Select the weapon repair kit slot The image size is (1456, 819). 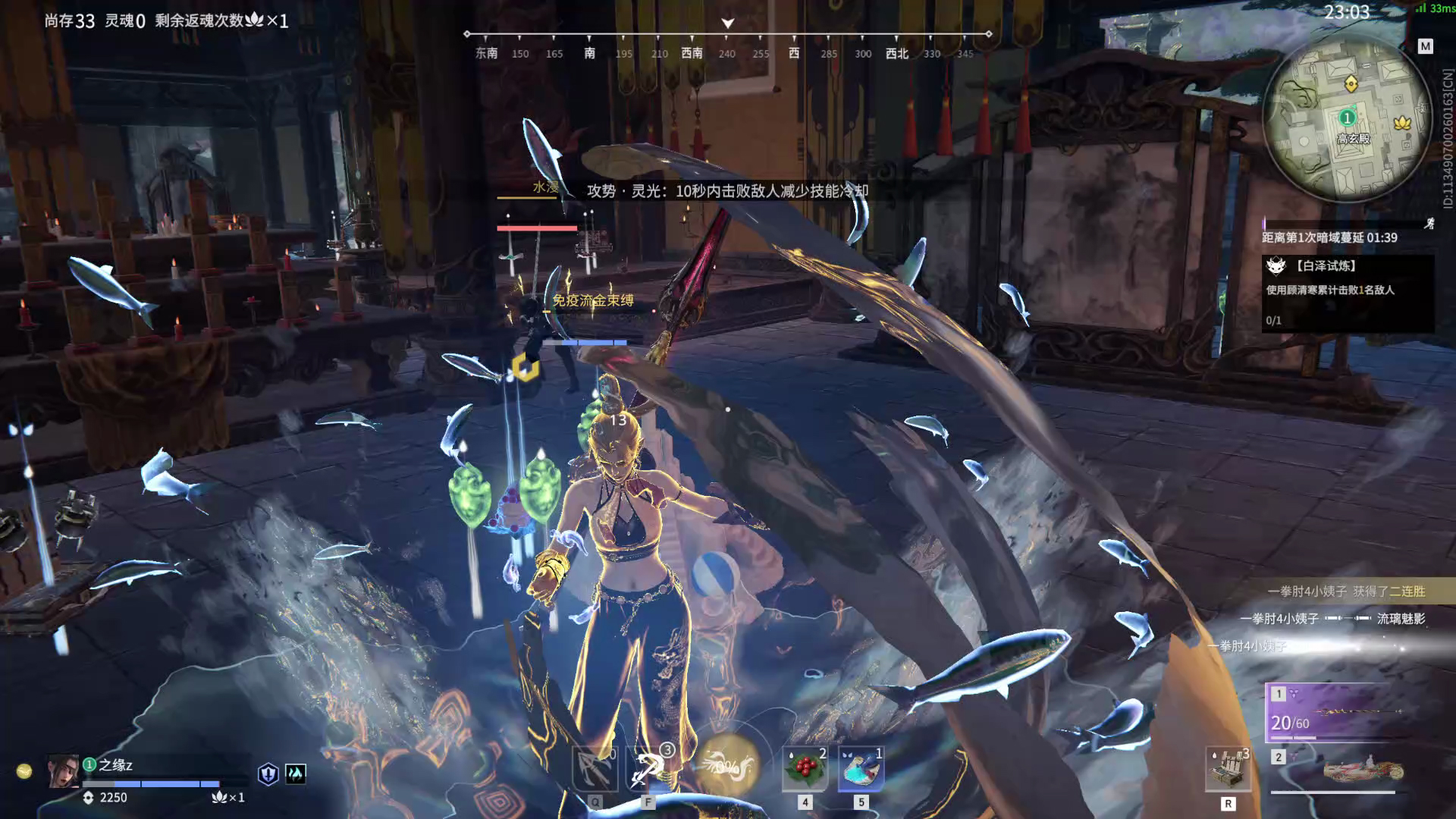[1228, 769]
